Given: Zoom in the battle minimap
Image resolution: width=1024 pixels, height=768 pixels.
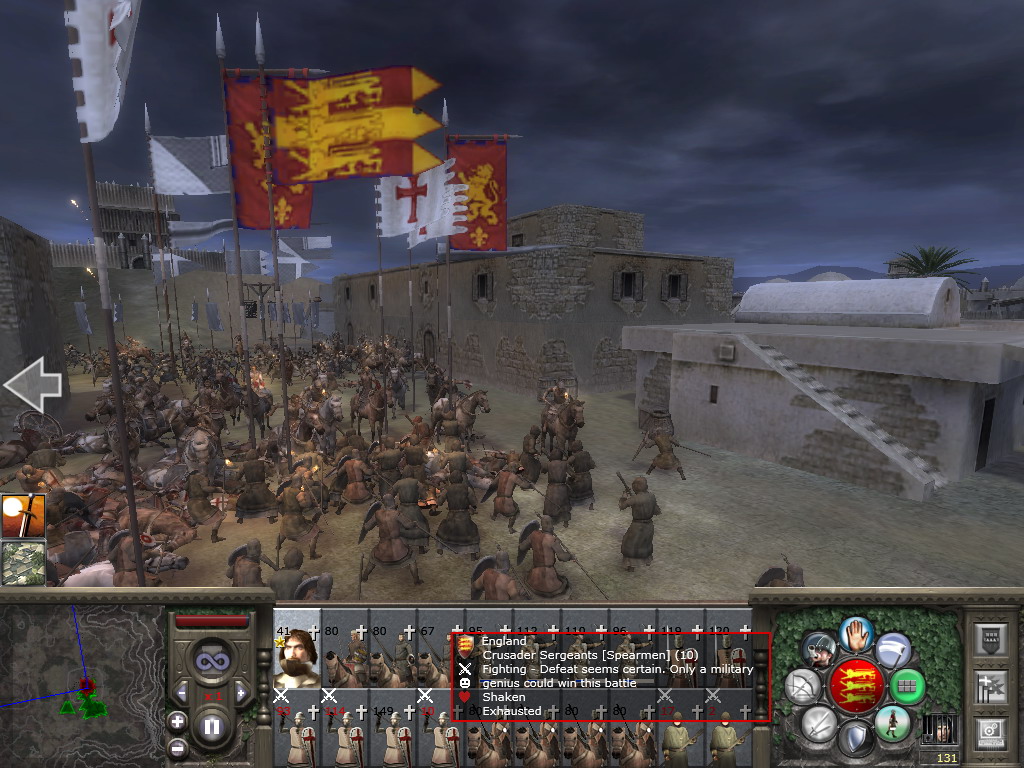Looking at the screenshot, I should pos(177,721).
